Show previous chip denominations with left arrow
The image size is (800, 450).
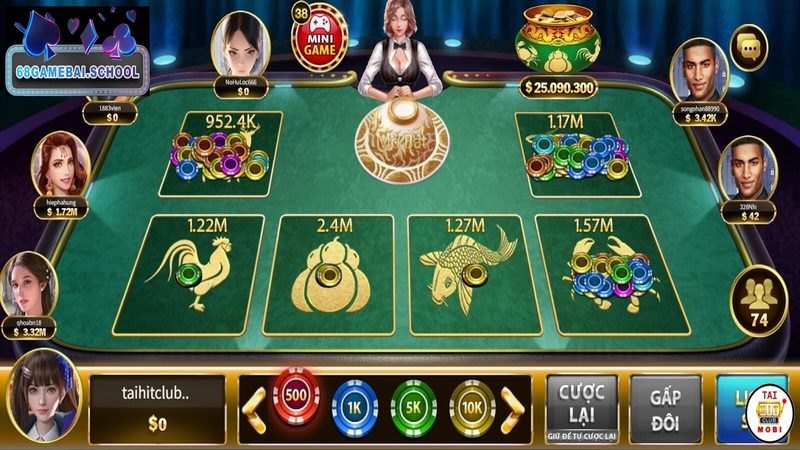click(x=255, y=406)
